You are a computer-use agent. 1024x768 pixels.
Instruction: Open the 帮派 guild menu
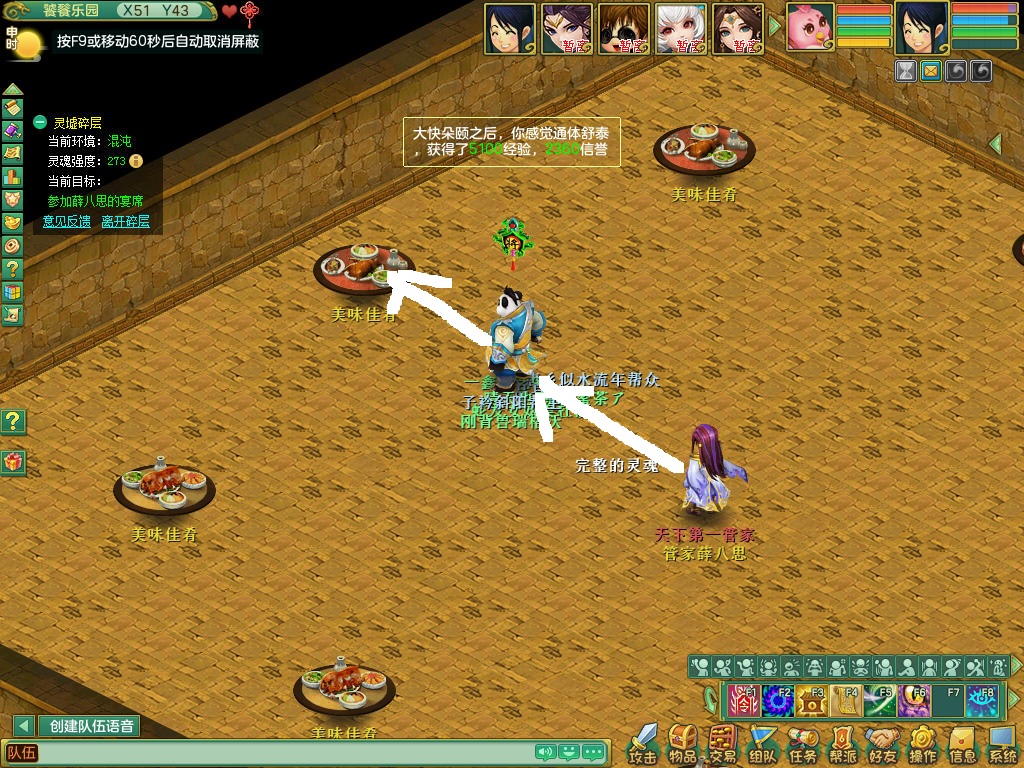tap(843, 741)
